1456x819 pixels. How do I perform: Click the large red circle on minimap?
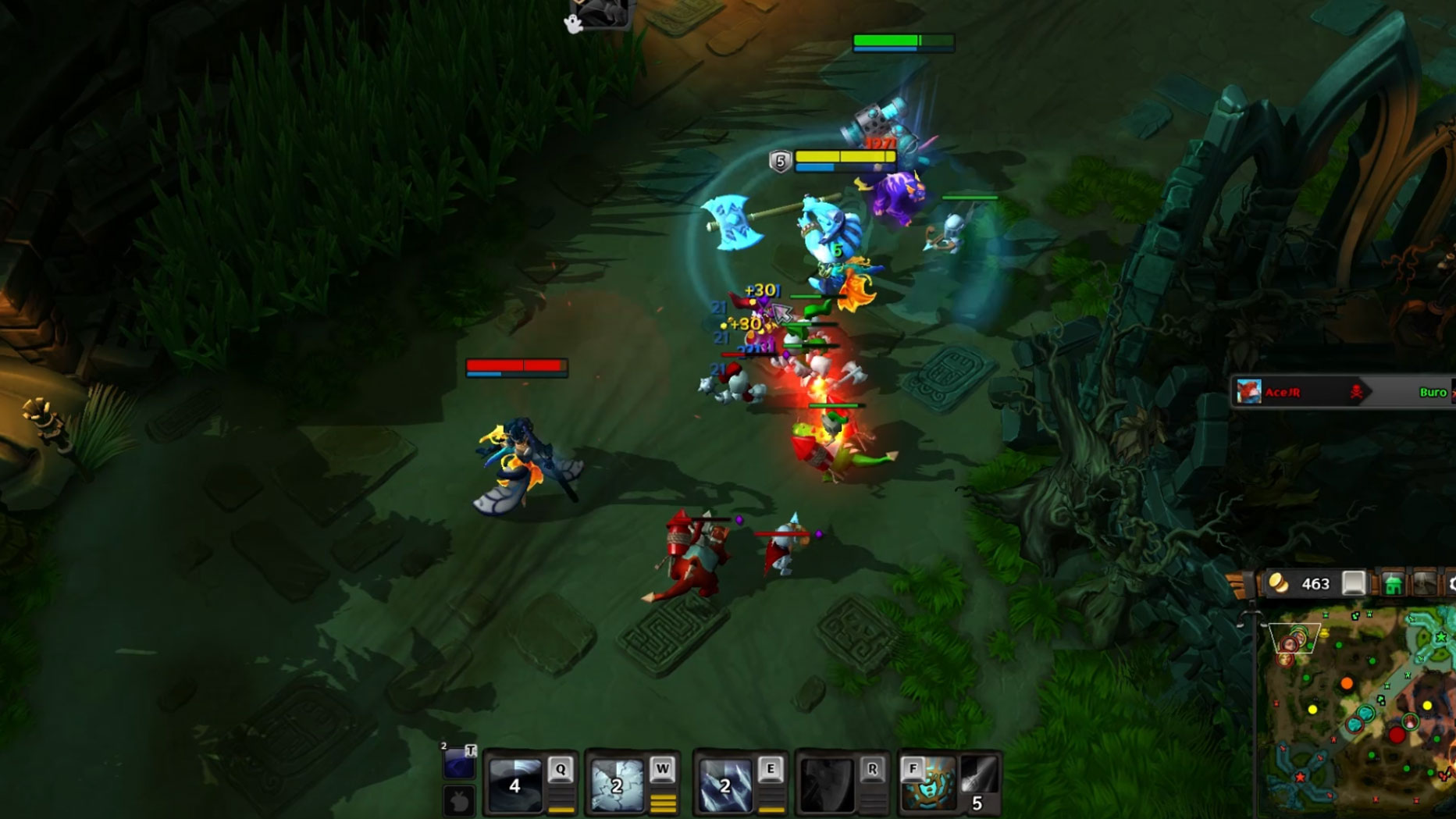pos(1396,735)
